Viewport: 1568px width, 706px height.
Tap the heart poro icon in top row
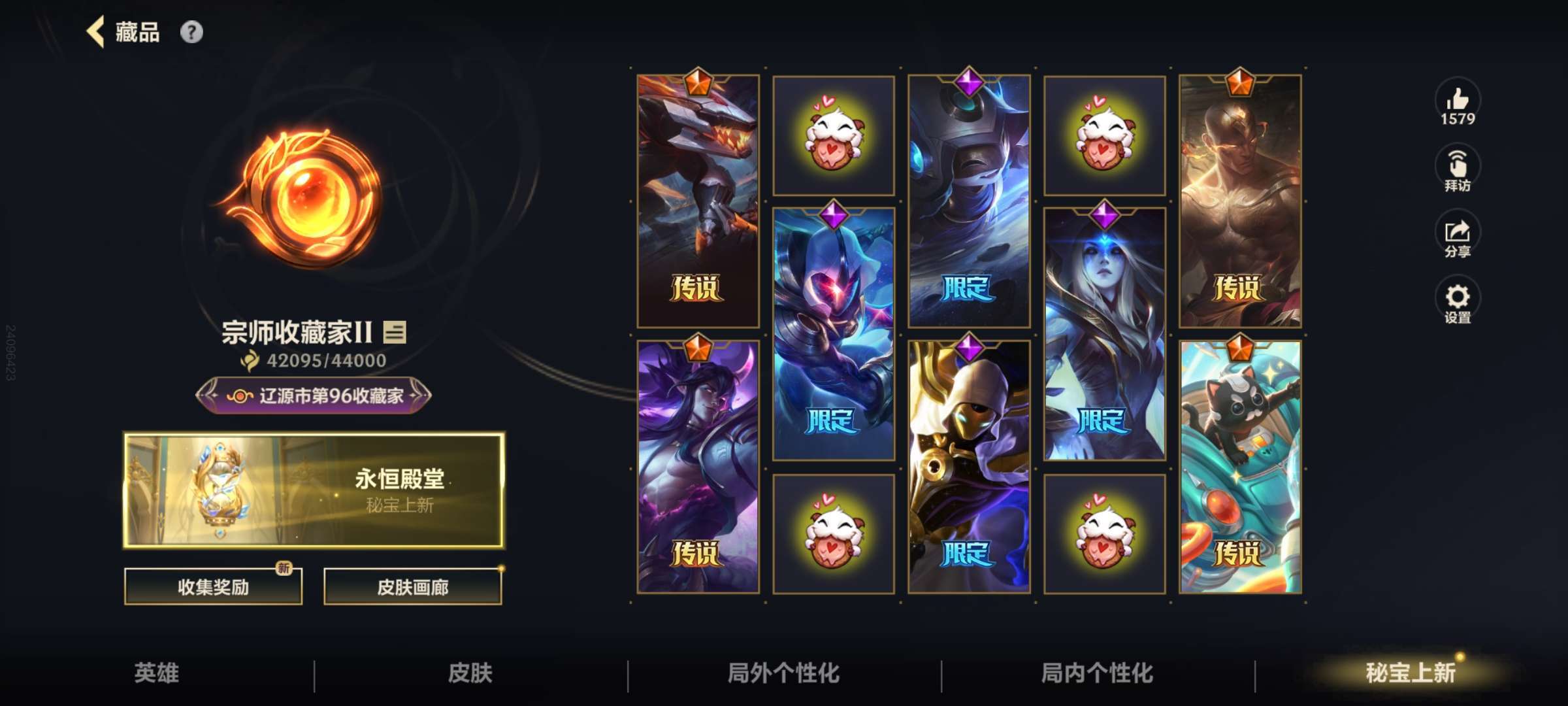[834, 134]
